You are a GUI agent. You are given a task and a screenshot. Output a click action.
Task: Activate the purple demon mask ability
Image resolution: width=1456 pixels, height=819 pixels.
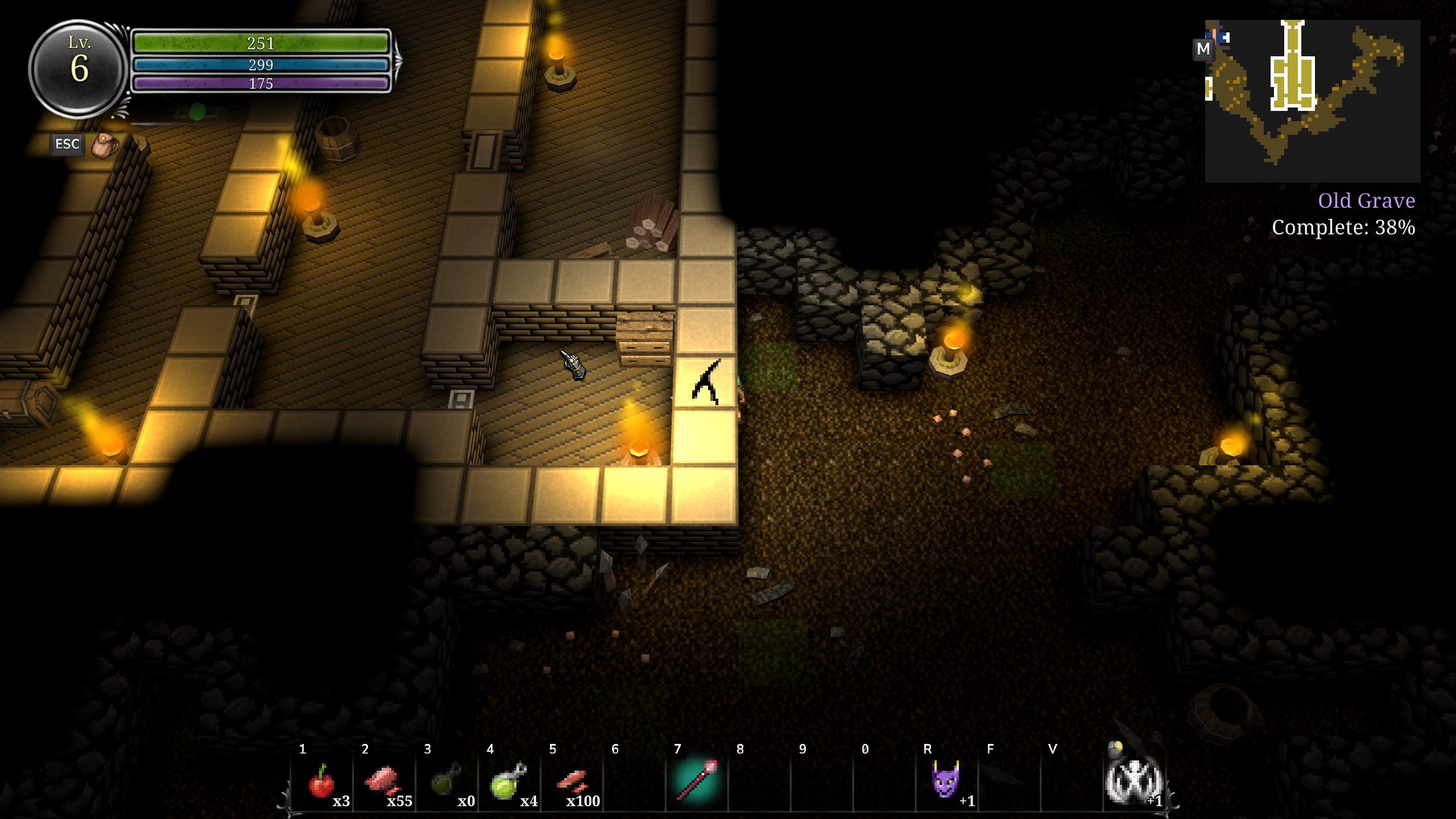click(946, 780)
